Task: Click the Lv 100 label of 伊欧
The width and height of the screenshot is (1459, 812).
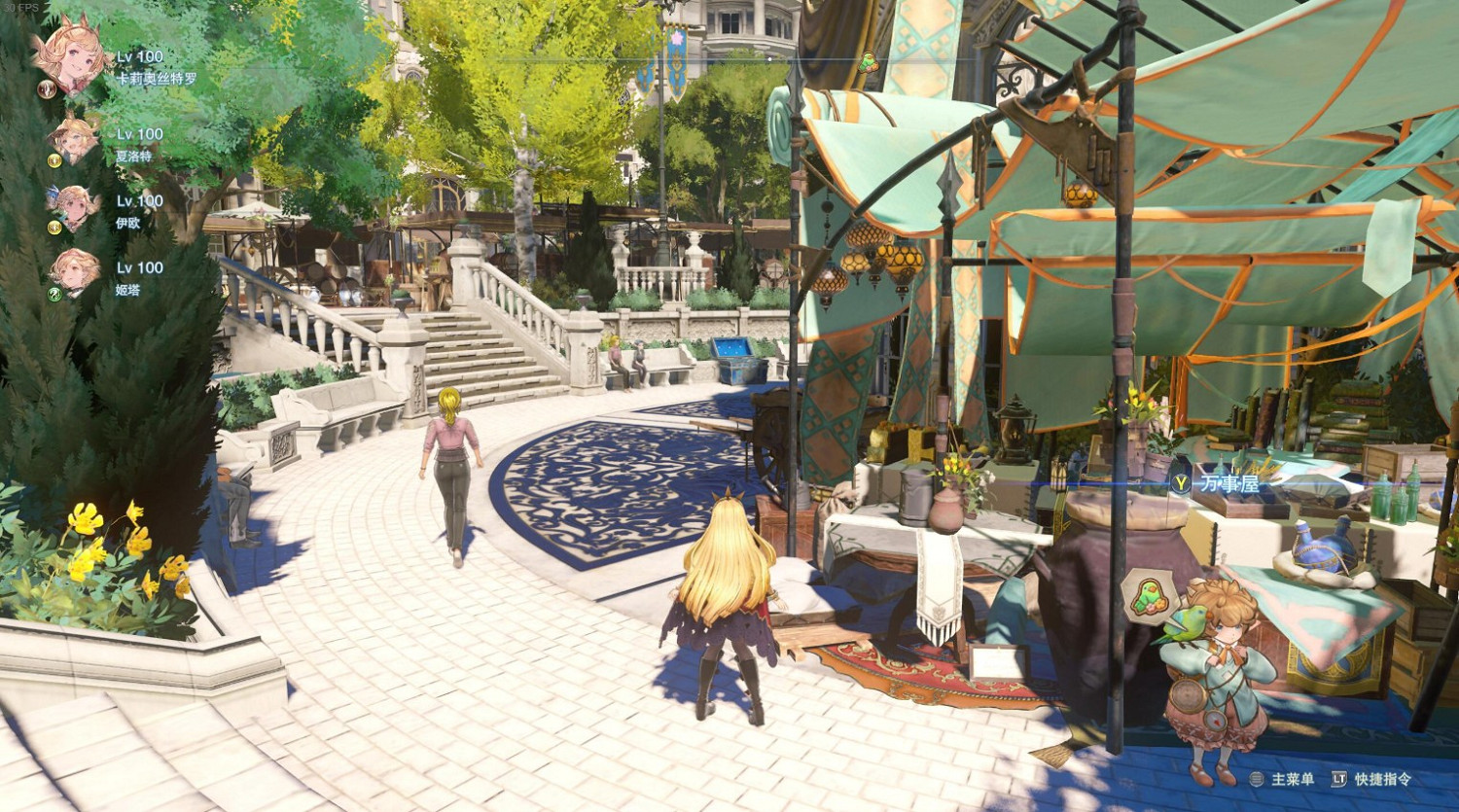Action: 140,201
